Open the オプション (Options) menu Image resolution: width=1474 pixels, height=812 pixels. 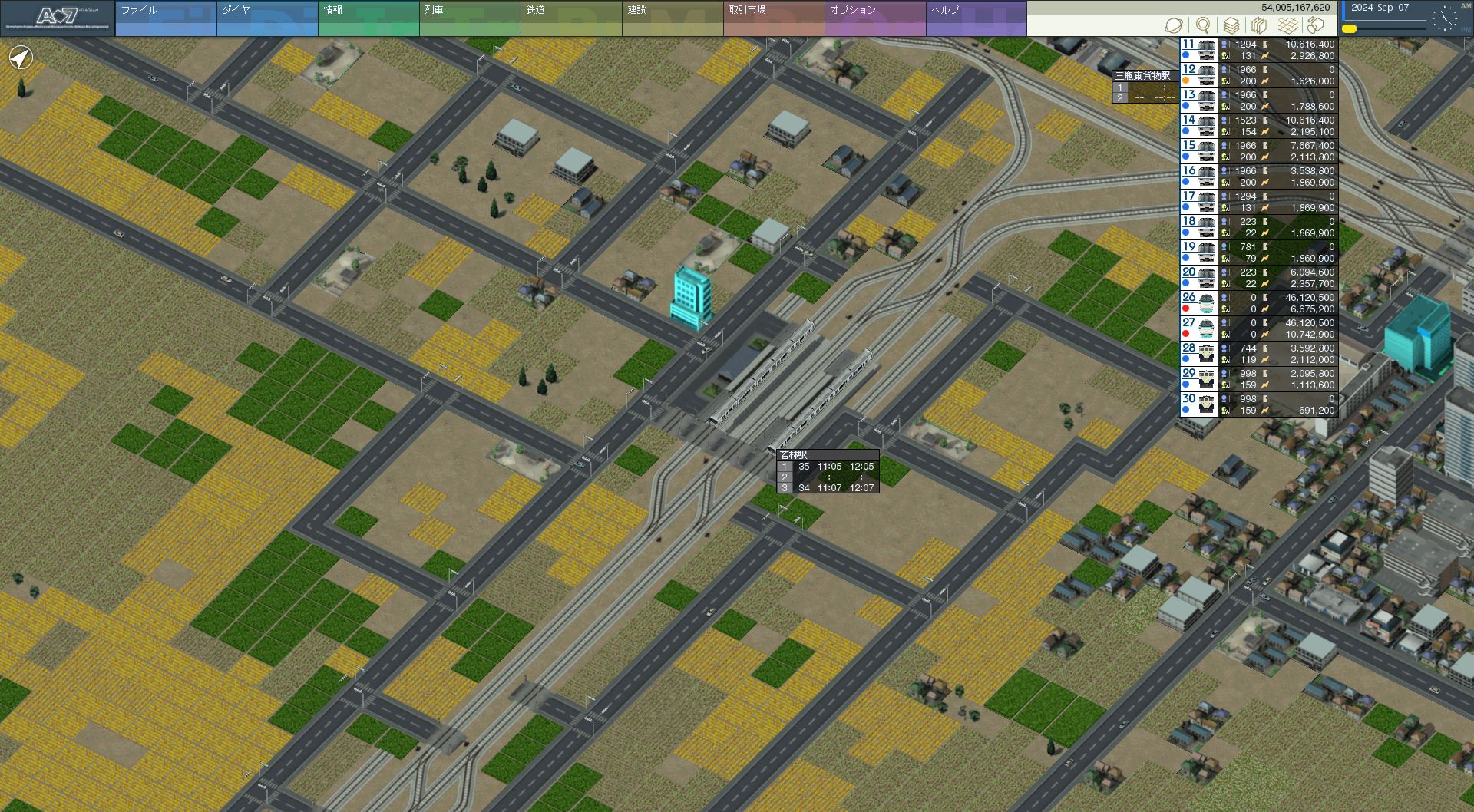tap(874, 18)
